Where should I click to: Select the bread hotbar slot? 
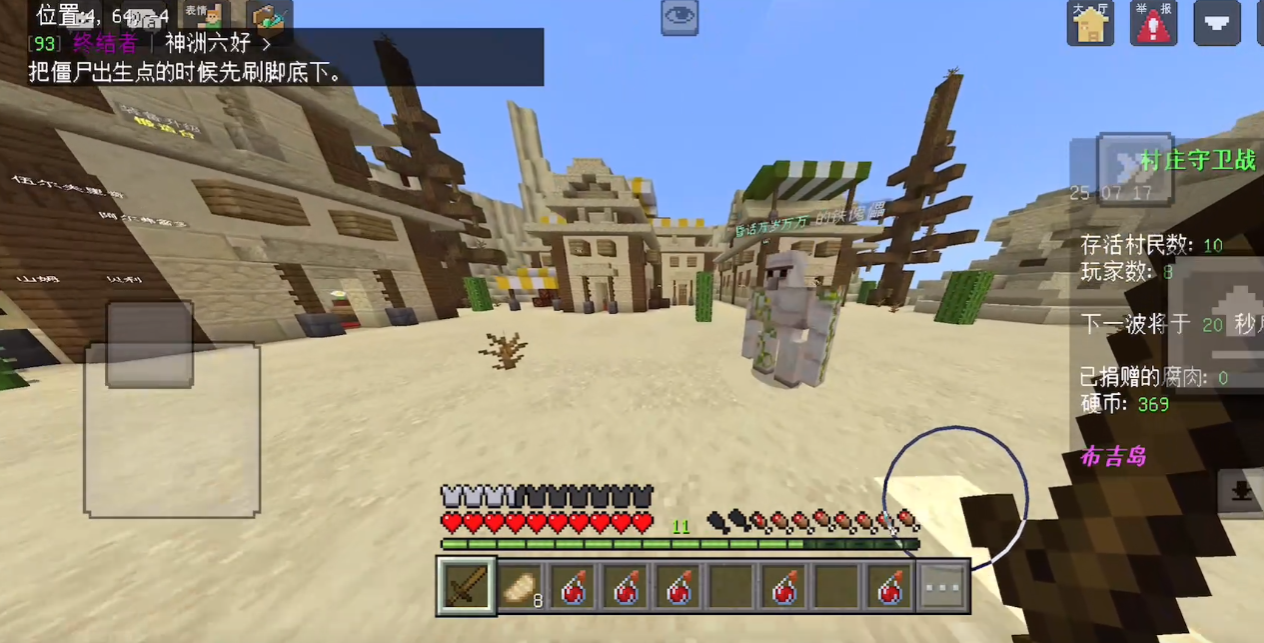click(x=520, y=586)
